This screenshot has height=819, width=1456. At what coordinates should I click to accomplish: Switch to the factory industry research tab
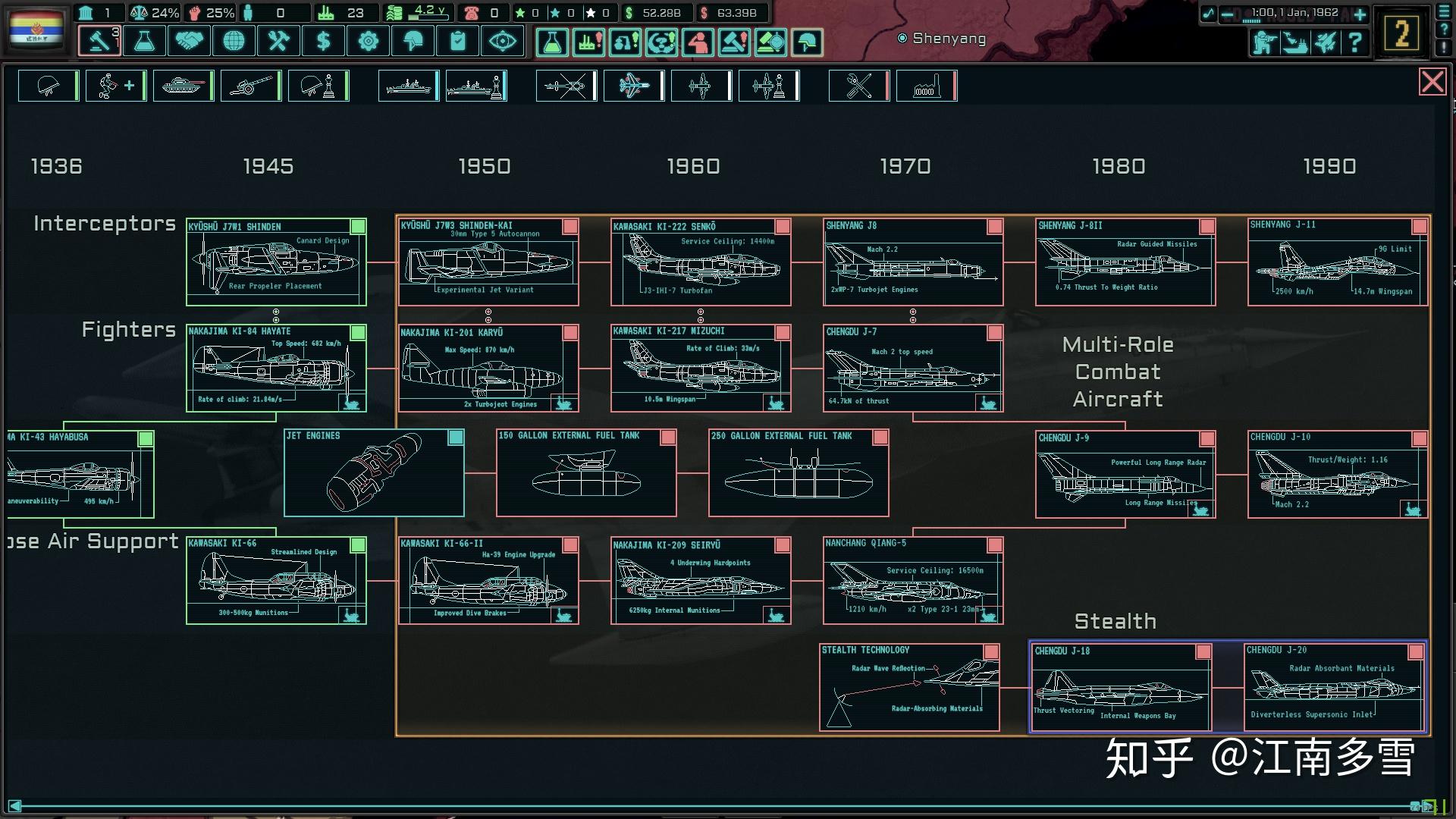tap(925, 86)
